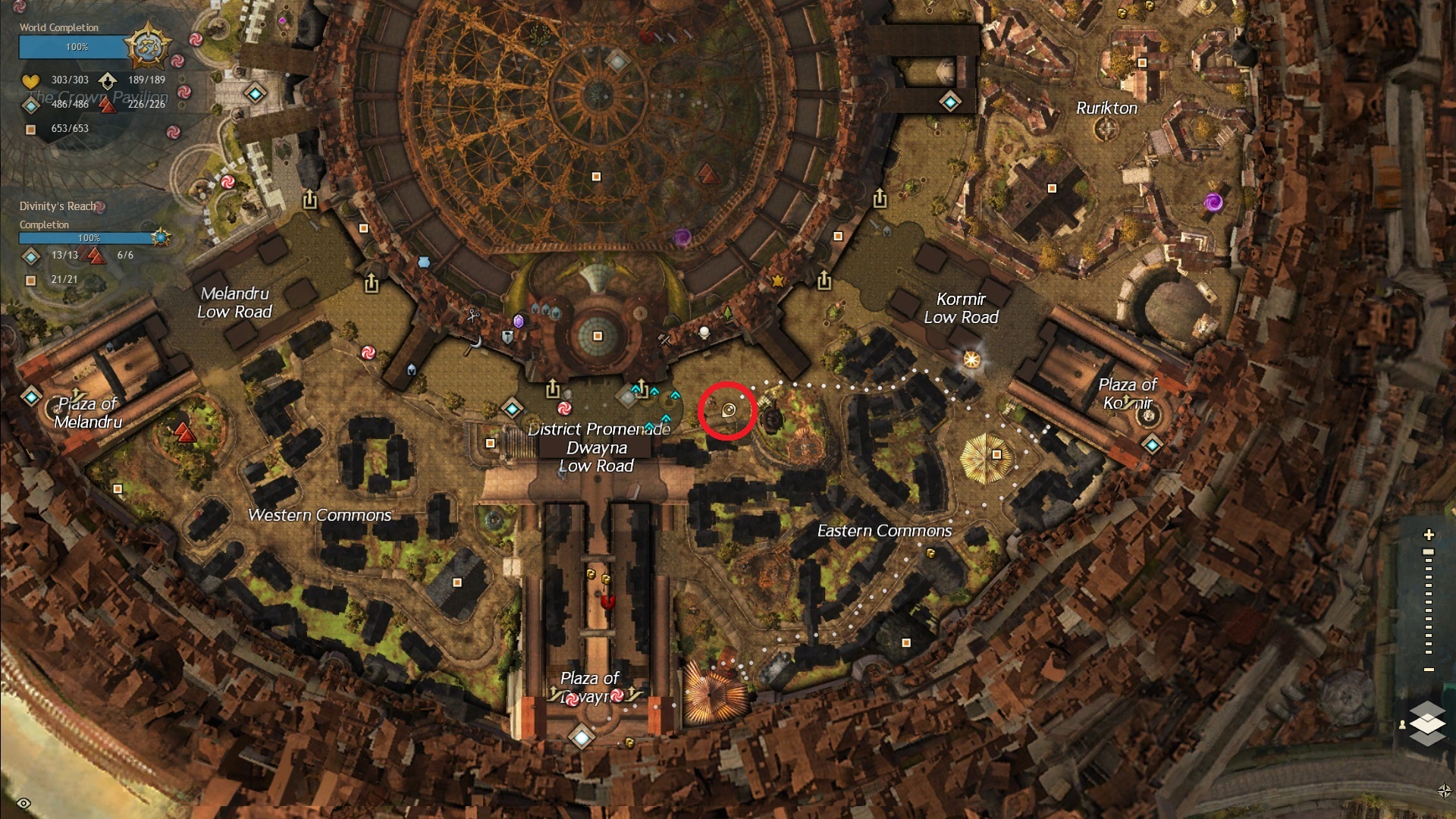Zoom in with the plus button
Screen dimensions: 1456x819
coord(1429,535)
